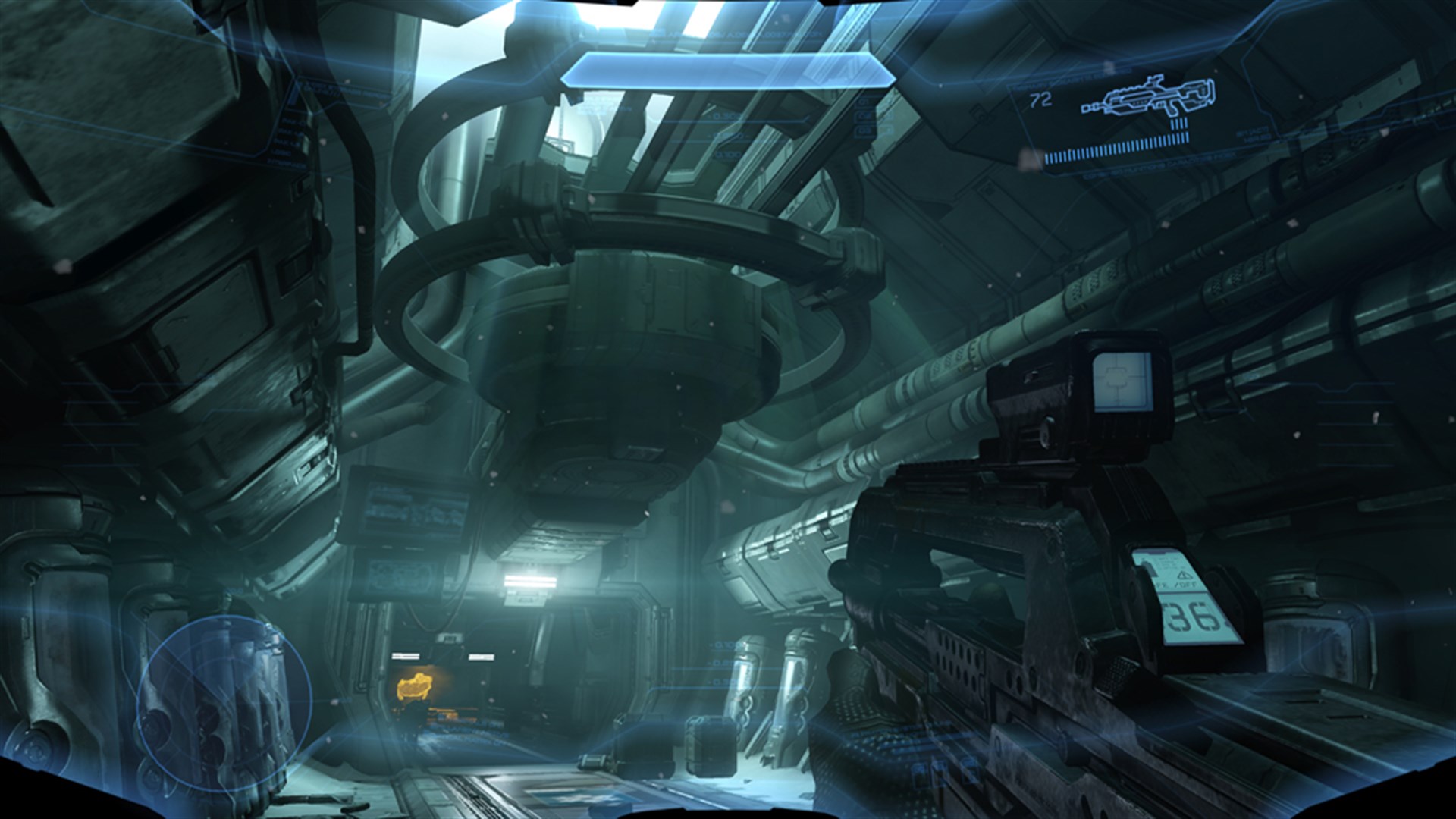Expand the 0.500 telemetry readout
1456x819 pixels.
tap(725, 116)
